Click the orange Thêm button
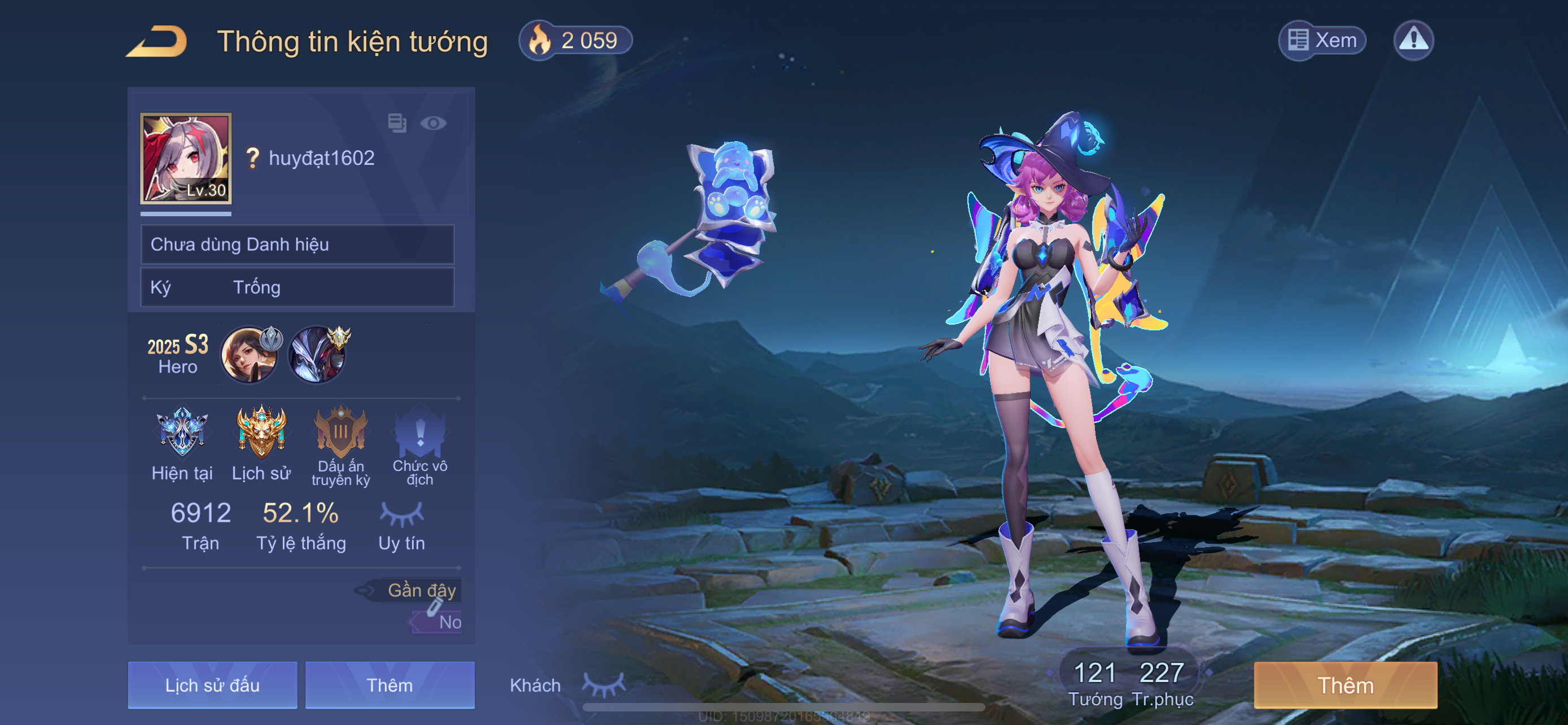Viewport: 1568px width, 725px height. point(1345,685)
